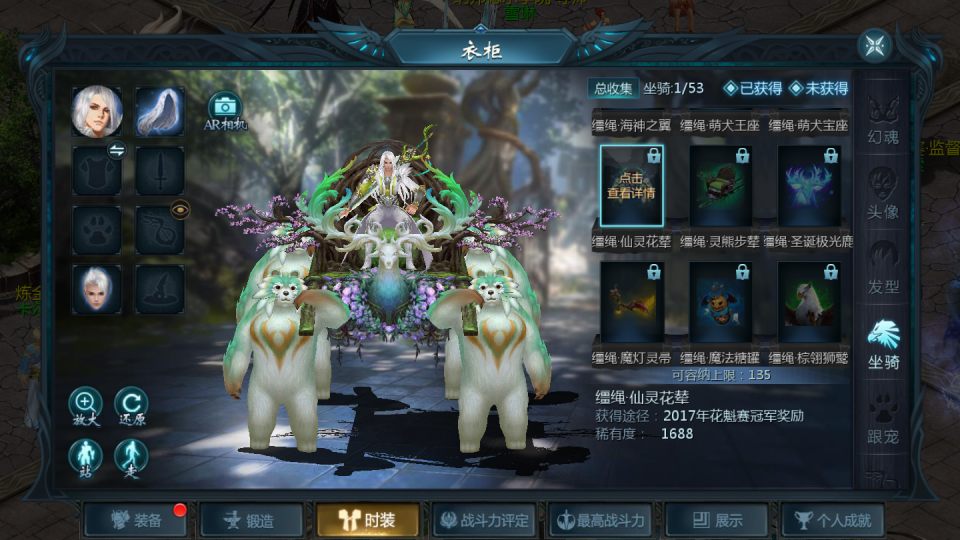Reset the view with 还原
This screenshot has height=540, width=960.
(131, 404)
